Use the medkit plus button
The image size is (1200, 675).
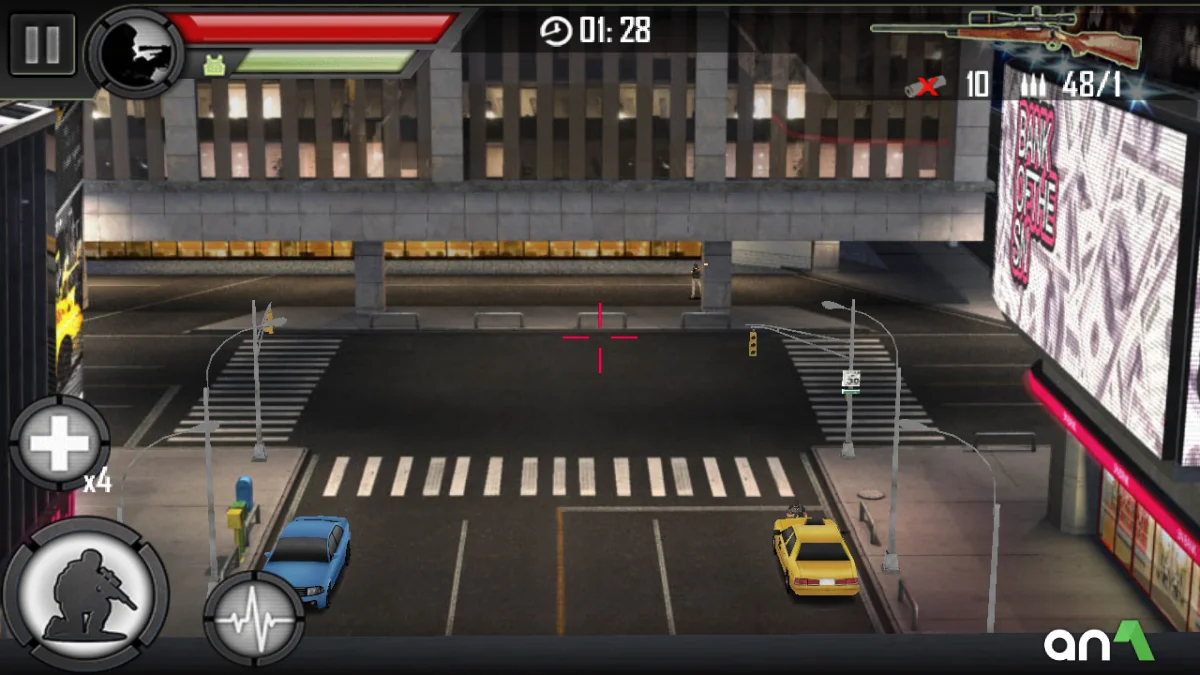60,442
